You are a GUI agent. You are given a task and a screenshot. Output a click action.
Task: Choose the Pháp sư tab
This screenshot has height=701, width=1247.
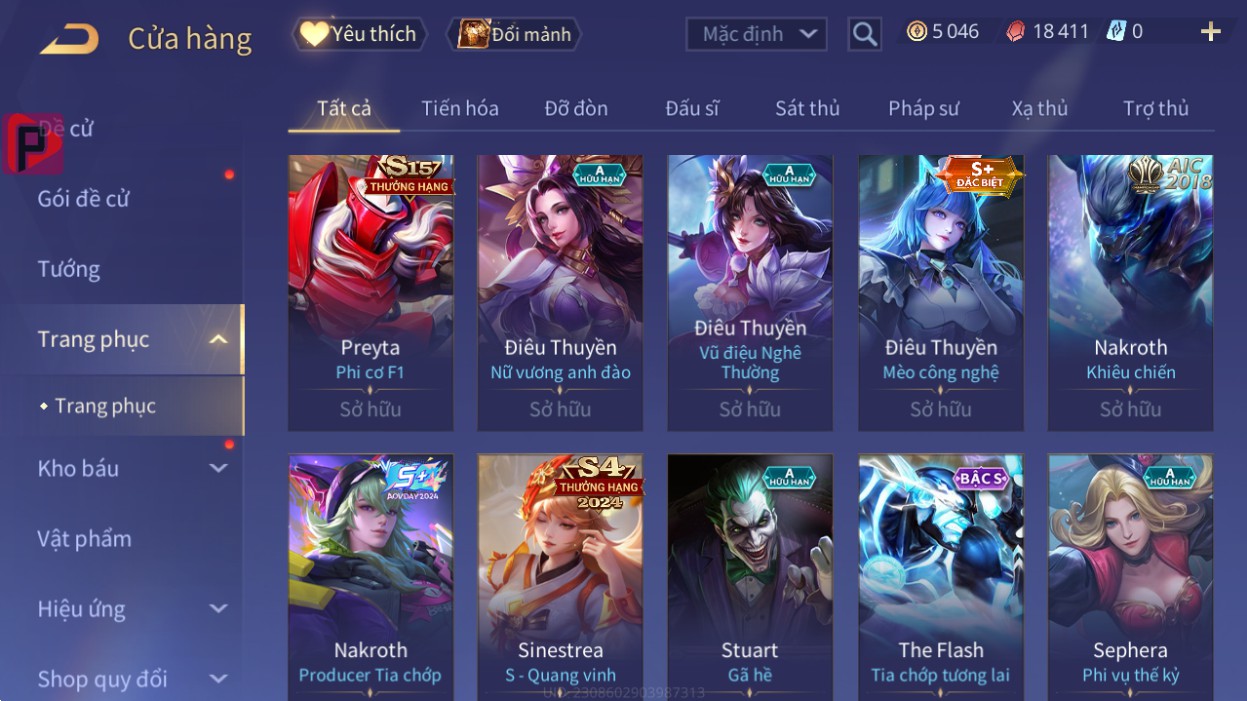pos(923,108)
